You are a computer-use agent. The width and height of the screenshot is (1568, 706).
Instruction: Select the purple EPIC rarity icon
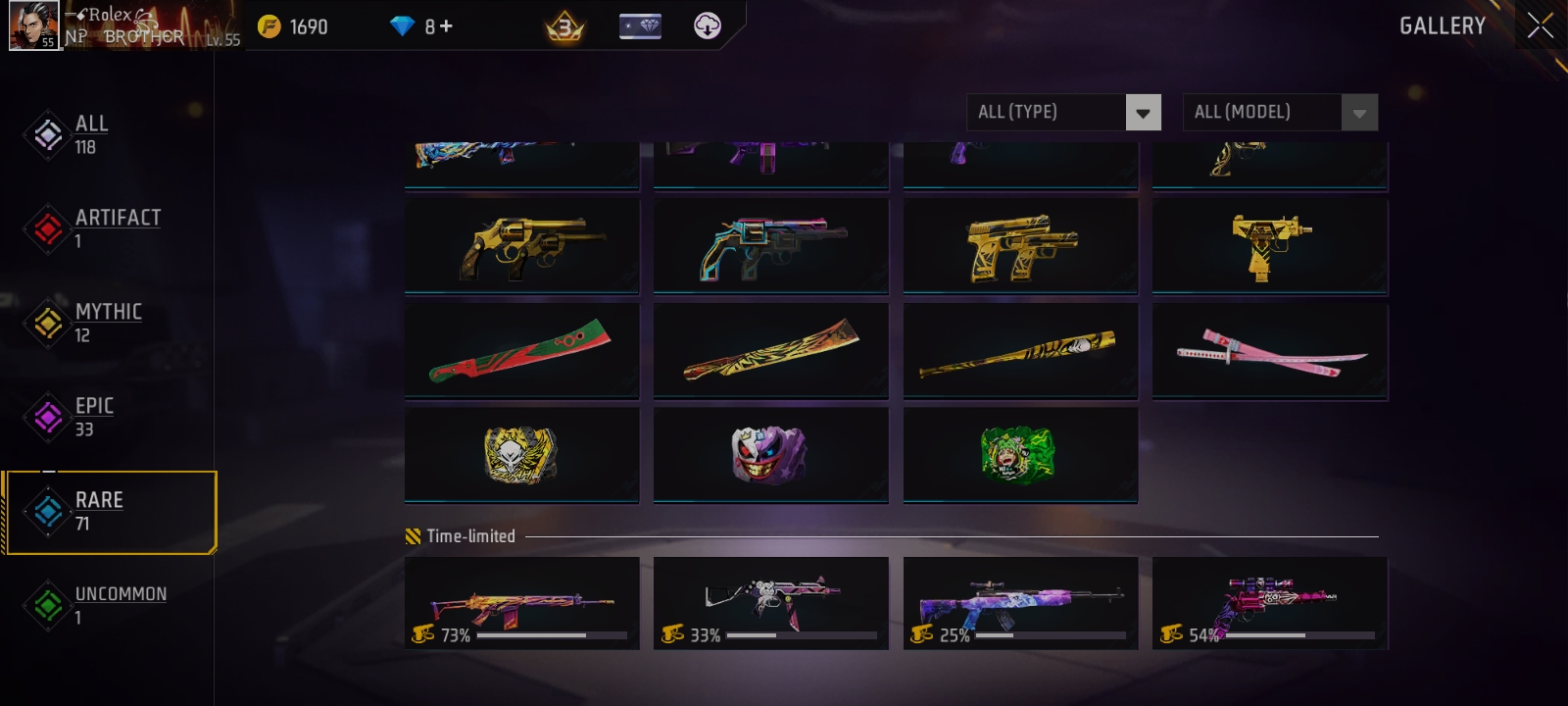pyautogui.click(x=46, y=418)
